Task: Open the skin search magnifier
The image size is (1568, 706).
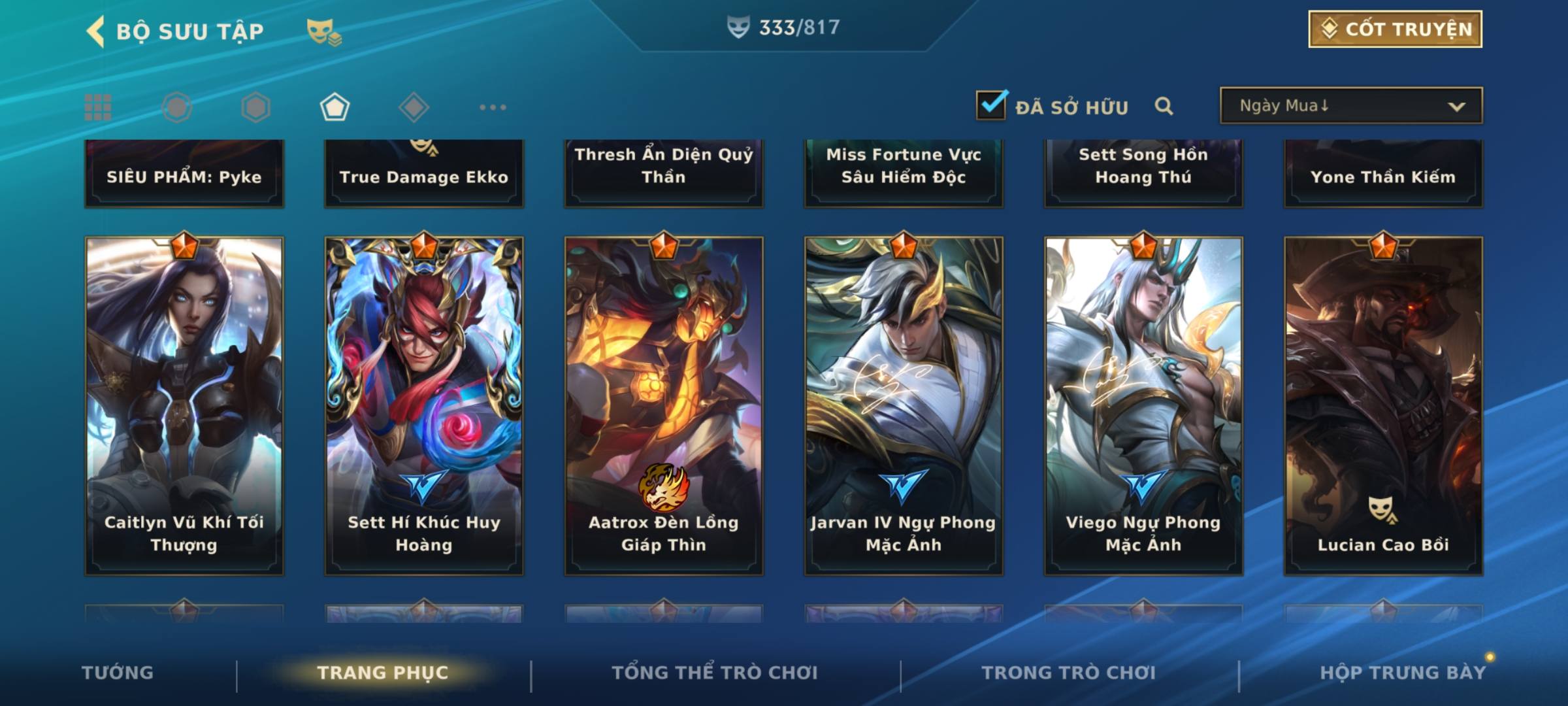Action: [1164, 106]
